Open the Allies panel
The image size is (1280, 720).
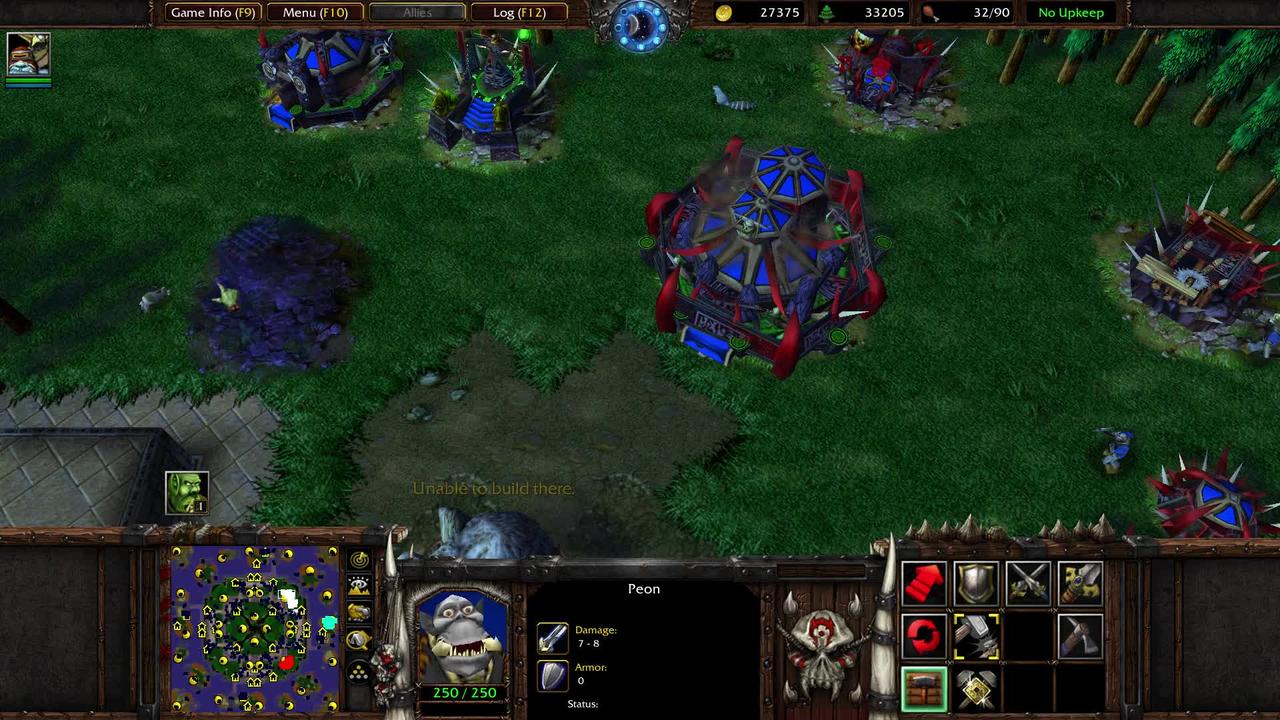point(417,12)
